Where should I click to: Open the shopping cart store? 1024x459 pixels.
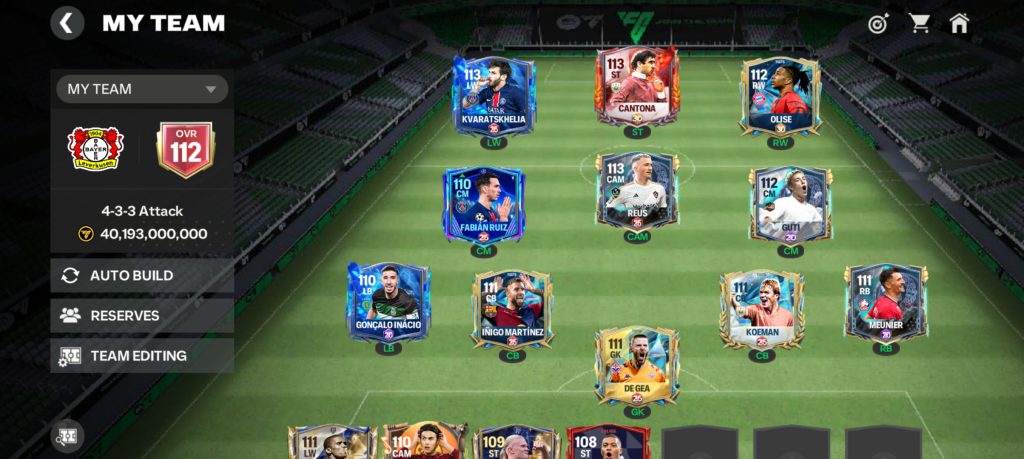click(x=918, y=23)
